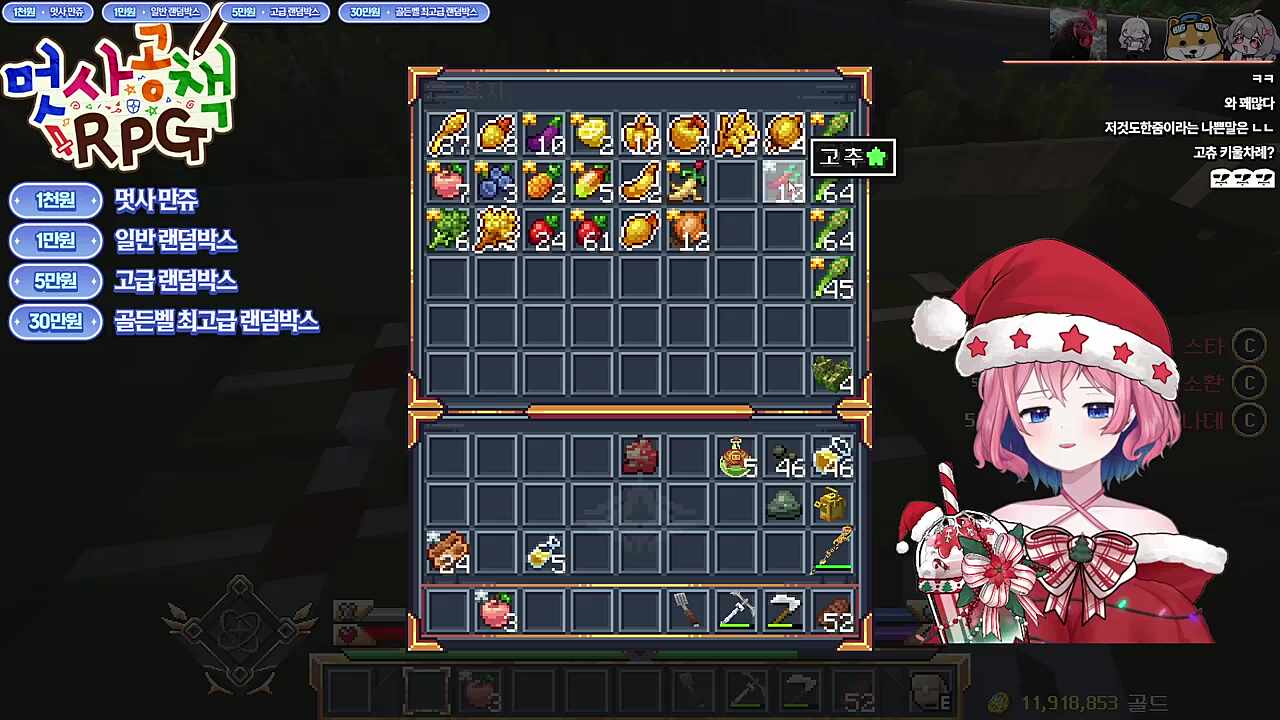
Task: Select the eggplant stack of 10
Action: pos(544,133)
